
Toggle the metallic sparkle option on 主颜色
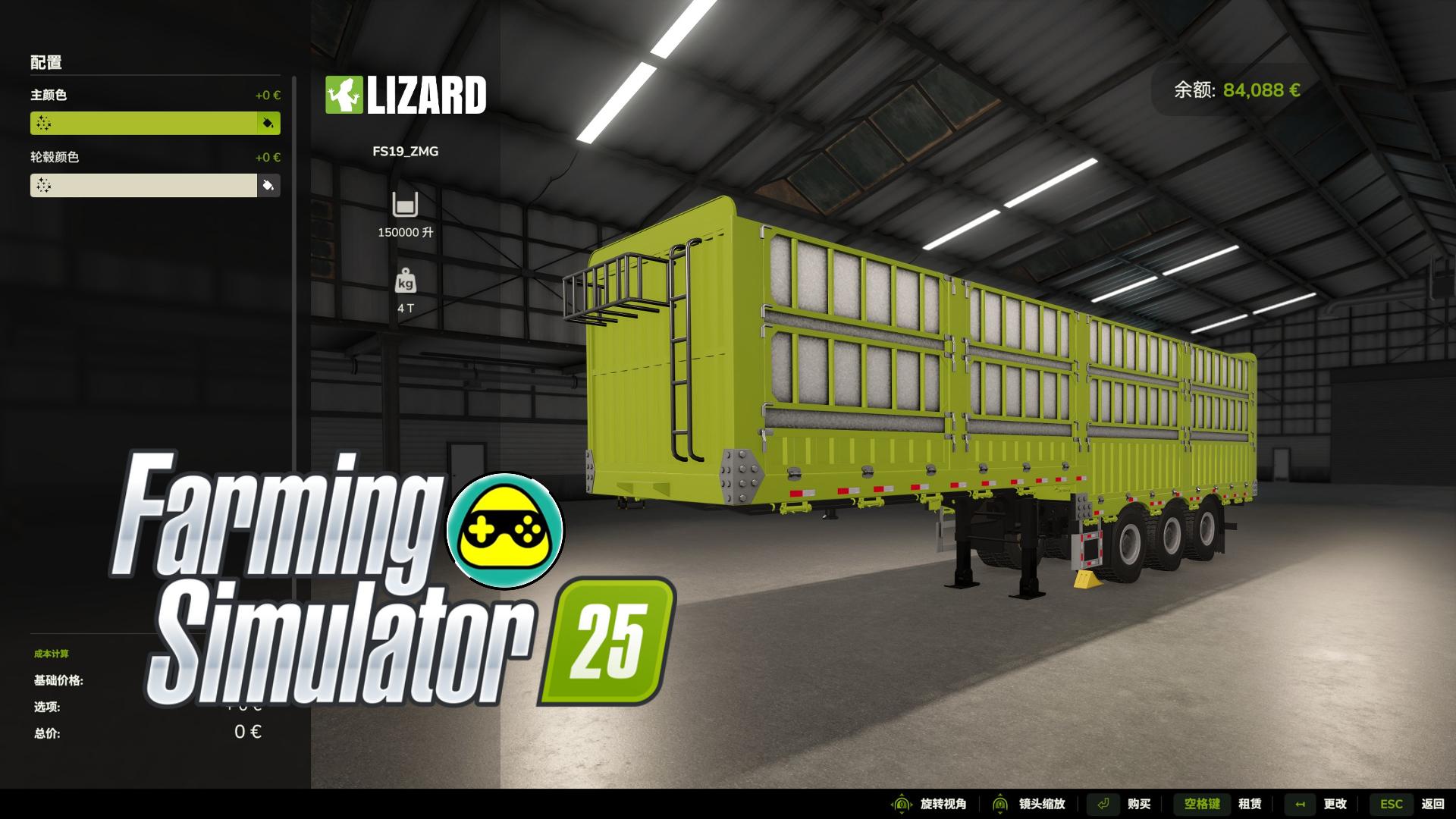pyautogui.click(x=43, y=123)
